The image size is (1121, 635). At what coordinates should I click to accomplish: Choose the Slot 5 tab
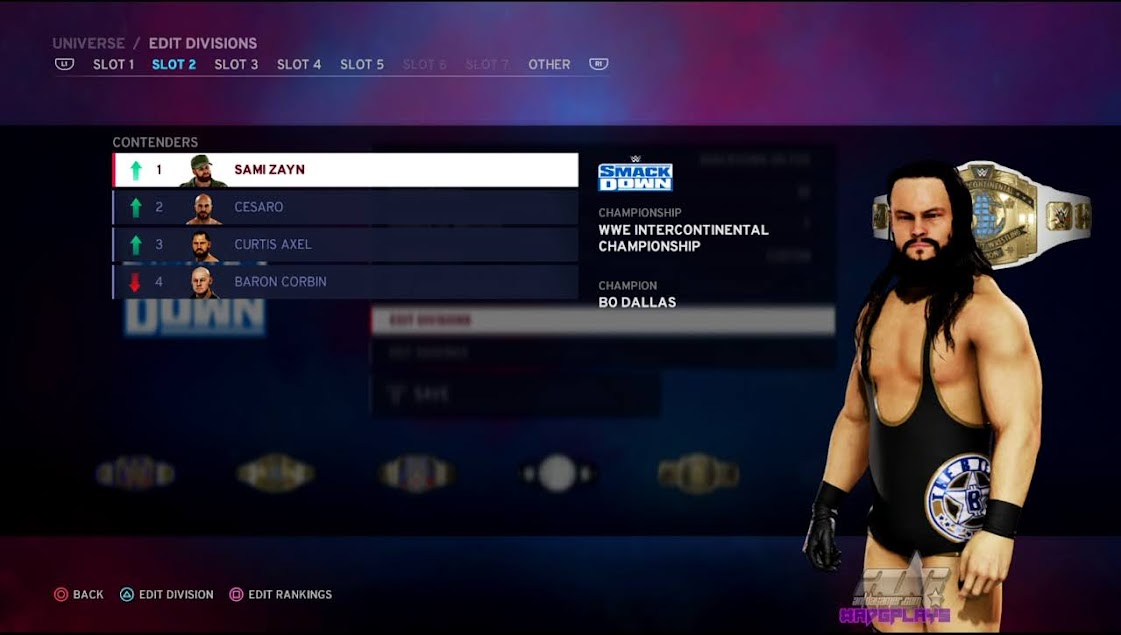(x=362, y=64)
